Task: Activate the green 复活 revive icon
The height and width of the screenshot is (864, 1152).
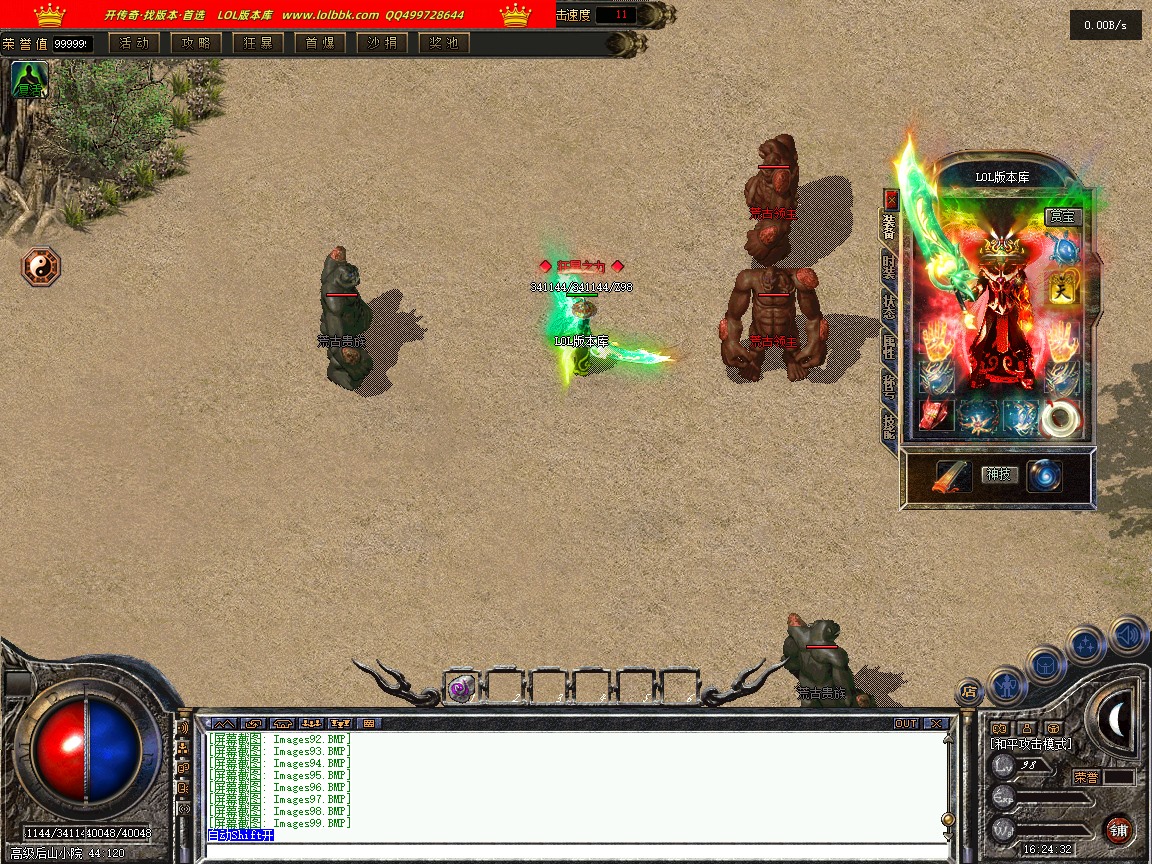Action: (29, 80)
